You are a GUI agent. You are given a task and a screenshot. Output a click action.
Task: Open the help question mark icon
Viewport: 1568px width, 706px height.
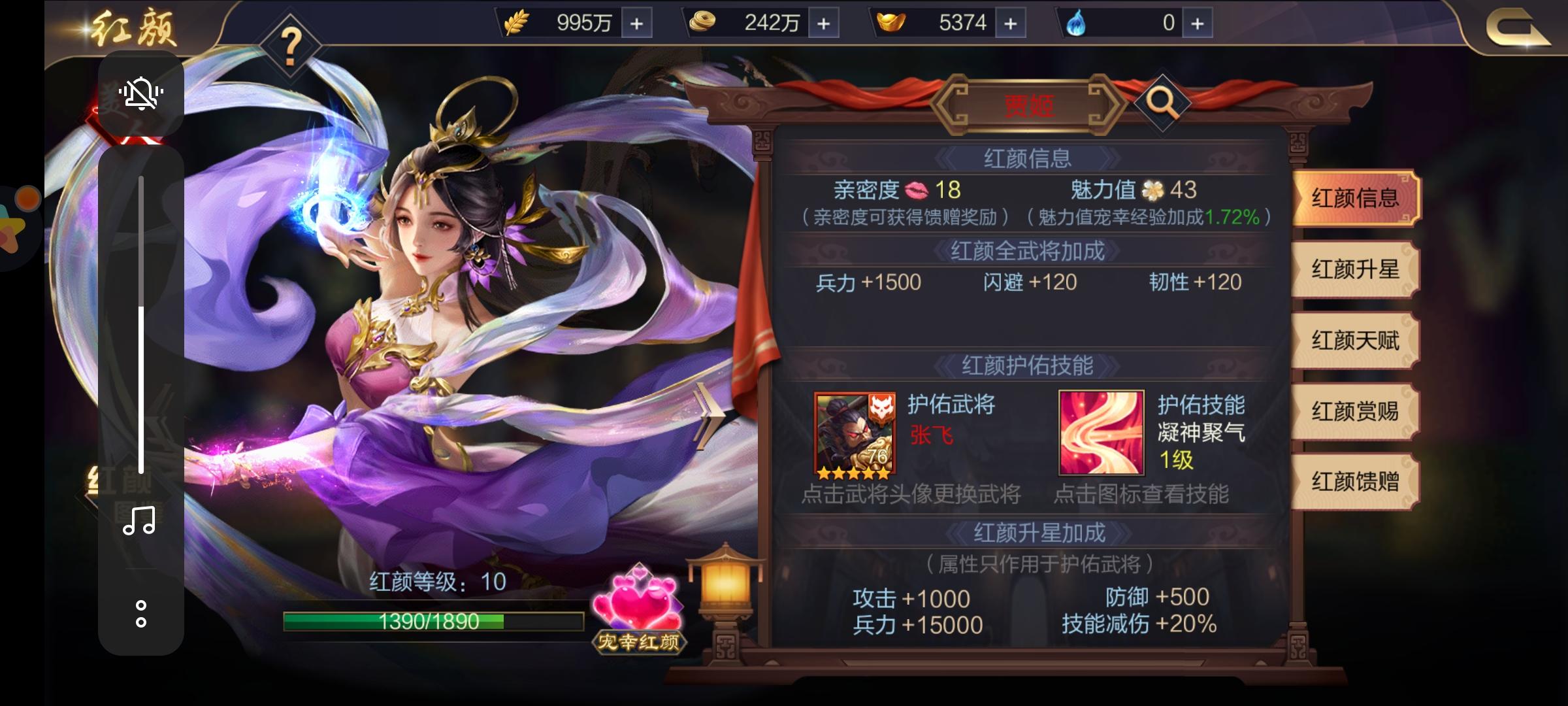click(289, 44)
